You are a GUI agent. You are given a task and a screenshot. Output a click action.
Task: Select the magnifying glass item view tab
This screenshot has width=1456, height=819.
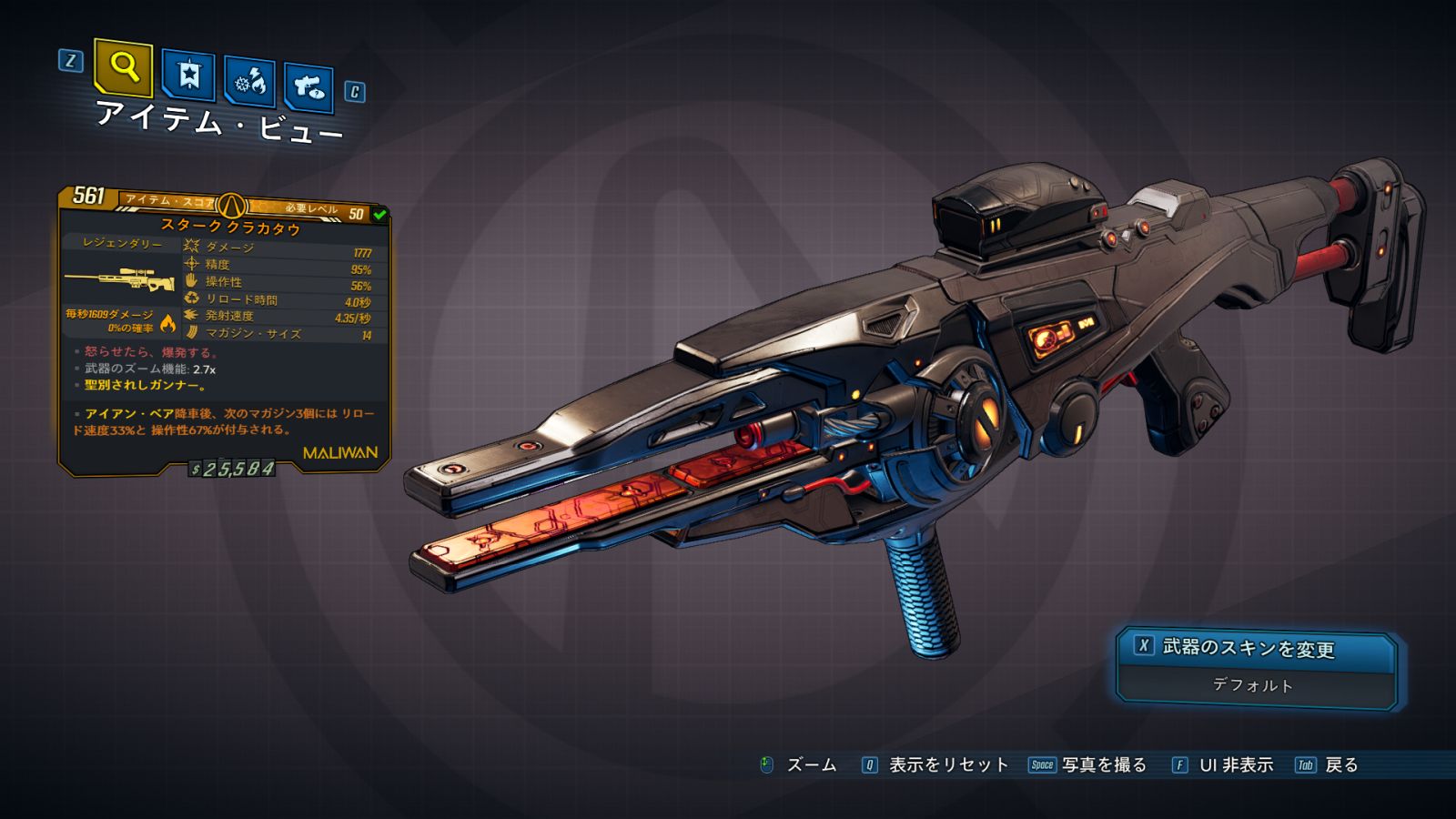[123, 66]
